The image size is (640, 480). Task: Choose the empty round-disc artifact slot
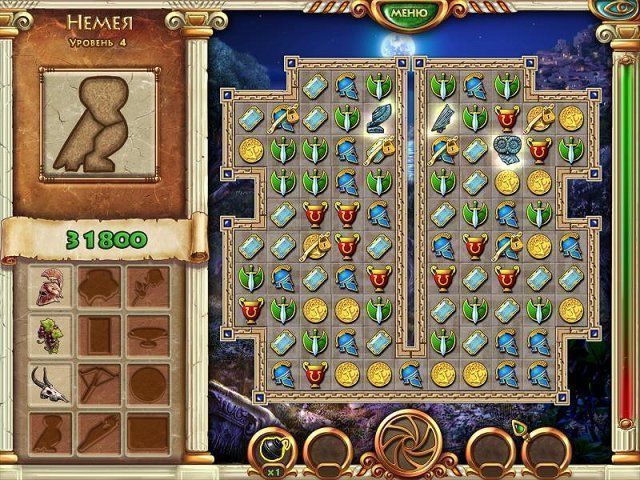(x=150, y=382)
